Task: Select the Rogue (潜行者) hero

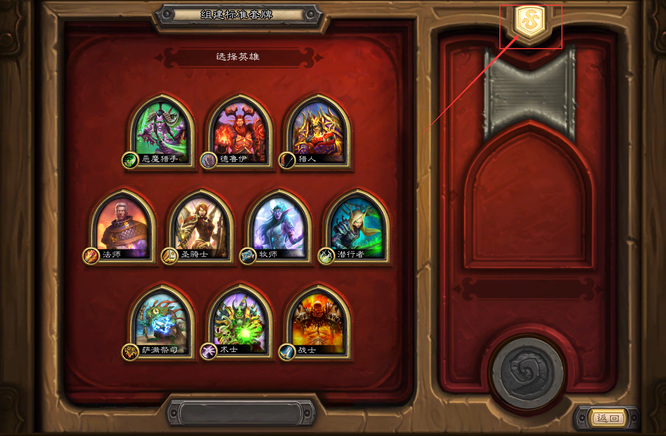Action: click(x=357, y=225)
